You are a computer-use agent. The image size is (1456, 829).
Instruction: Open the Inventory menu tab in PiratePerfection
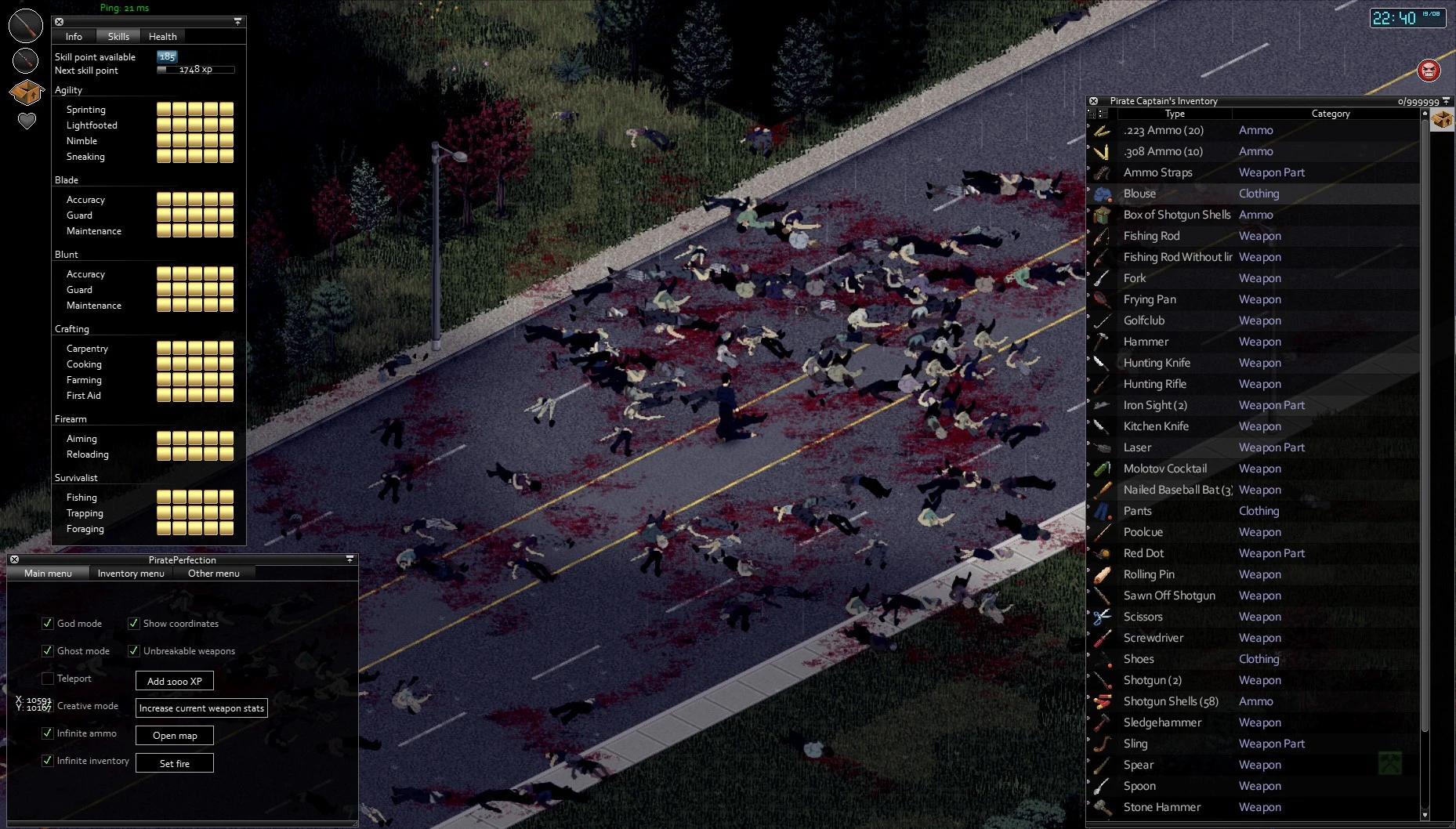pos(130,573)
